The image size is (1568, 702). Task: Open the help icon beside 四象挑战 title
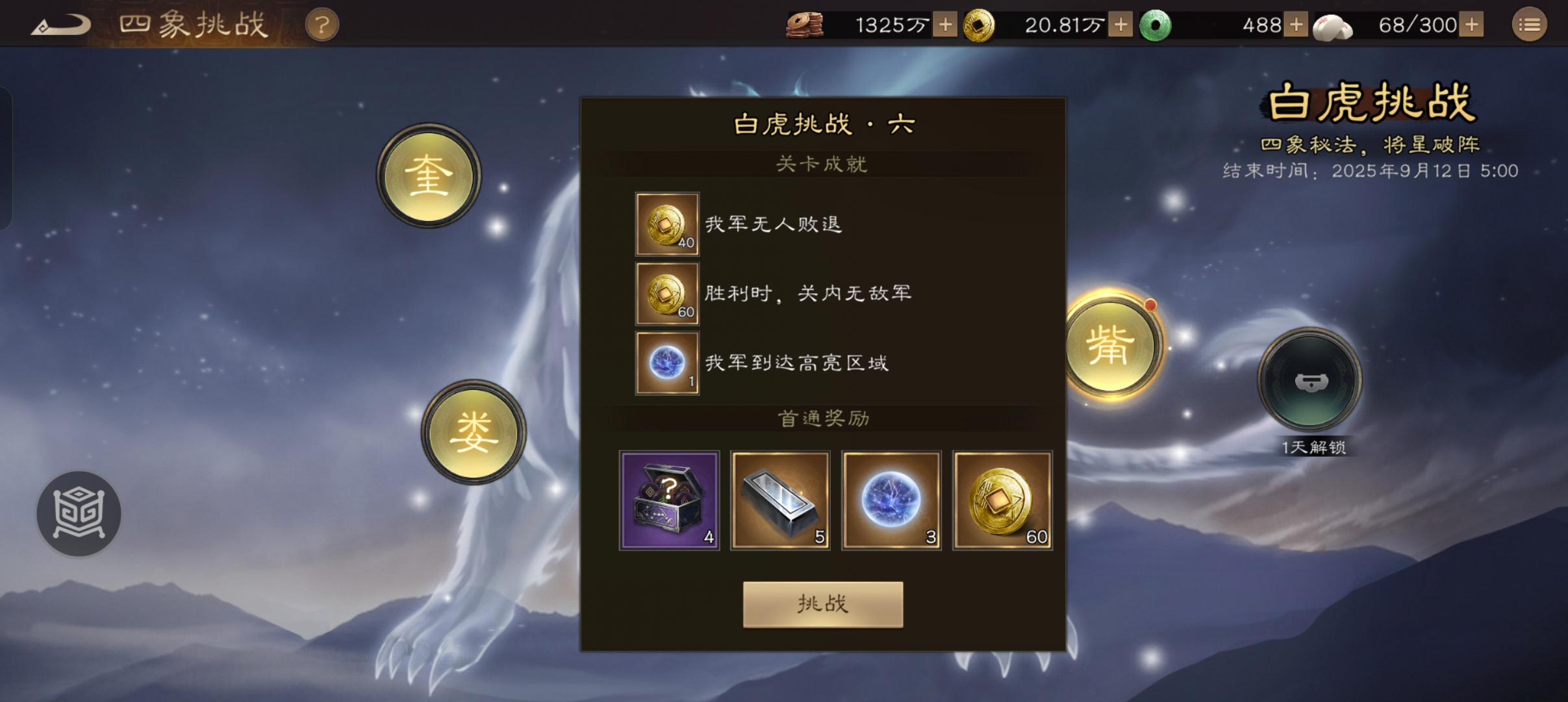point(323,24)
